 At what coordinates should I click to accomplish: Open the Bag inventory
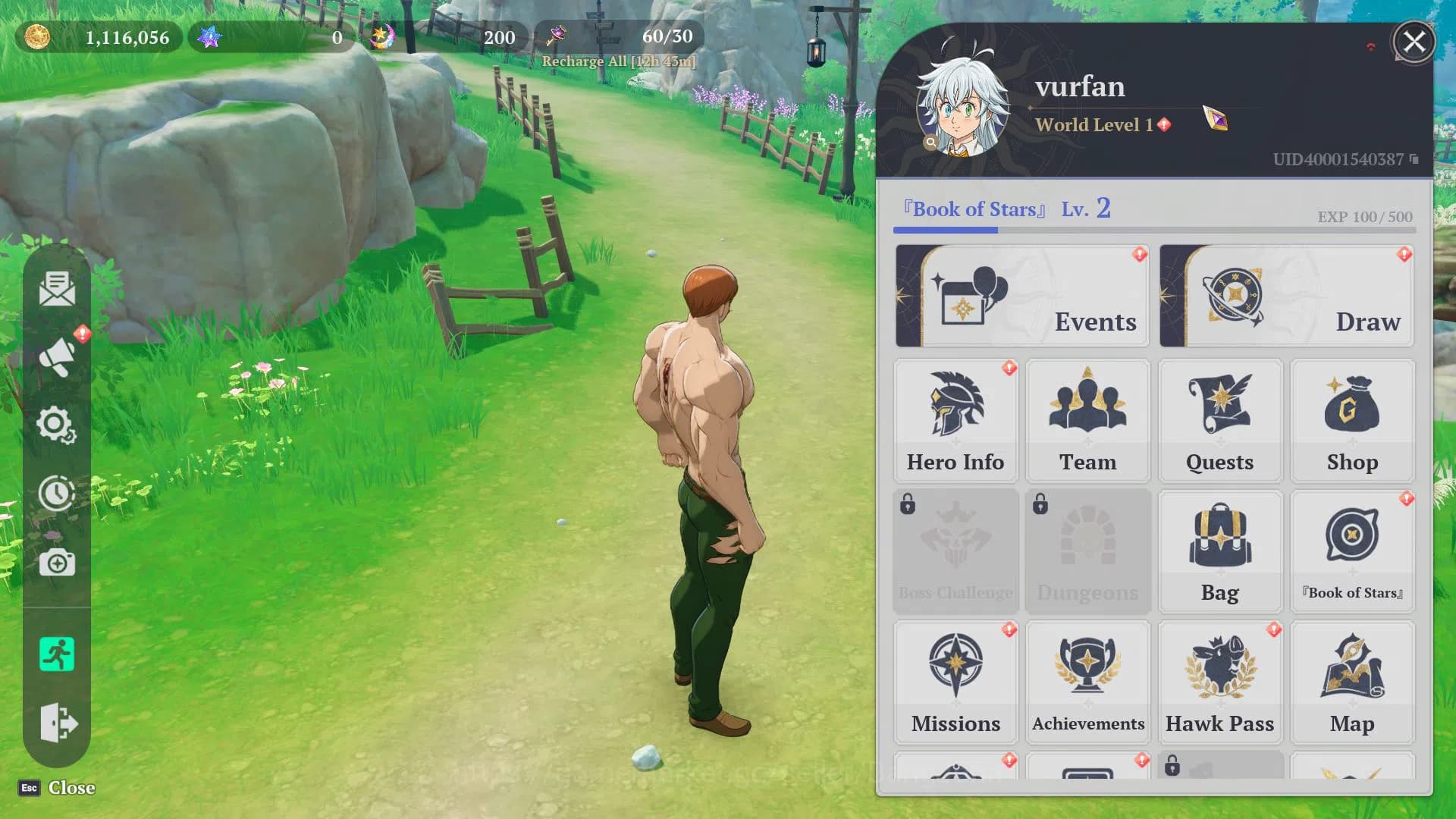pos(1219,551)
